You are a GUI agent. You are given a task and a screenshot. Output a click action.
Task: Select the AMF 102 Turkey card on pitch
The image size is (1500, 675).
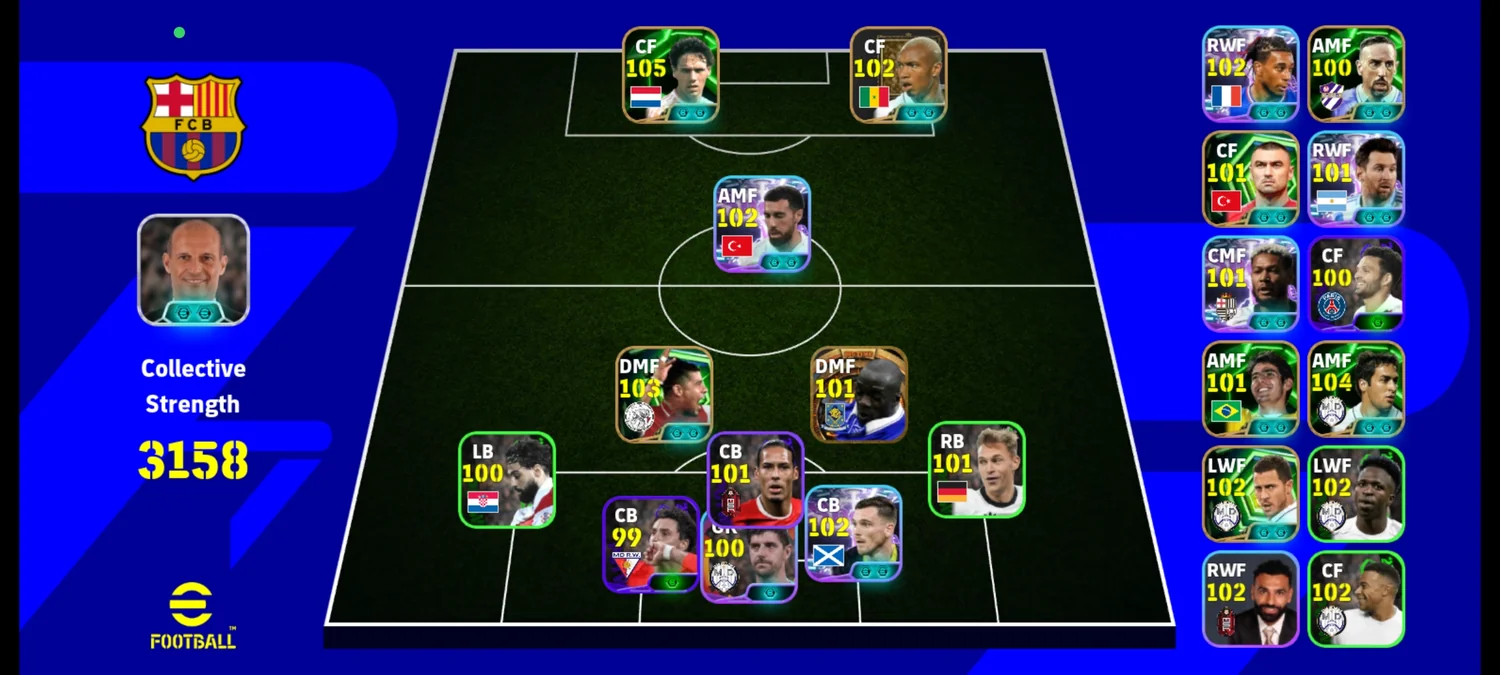(x=761, y=224)
